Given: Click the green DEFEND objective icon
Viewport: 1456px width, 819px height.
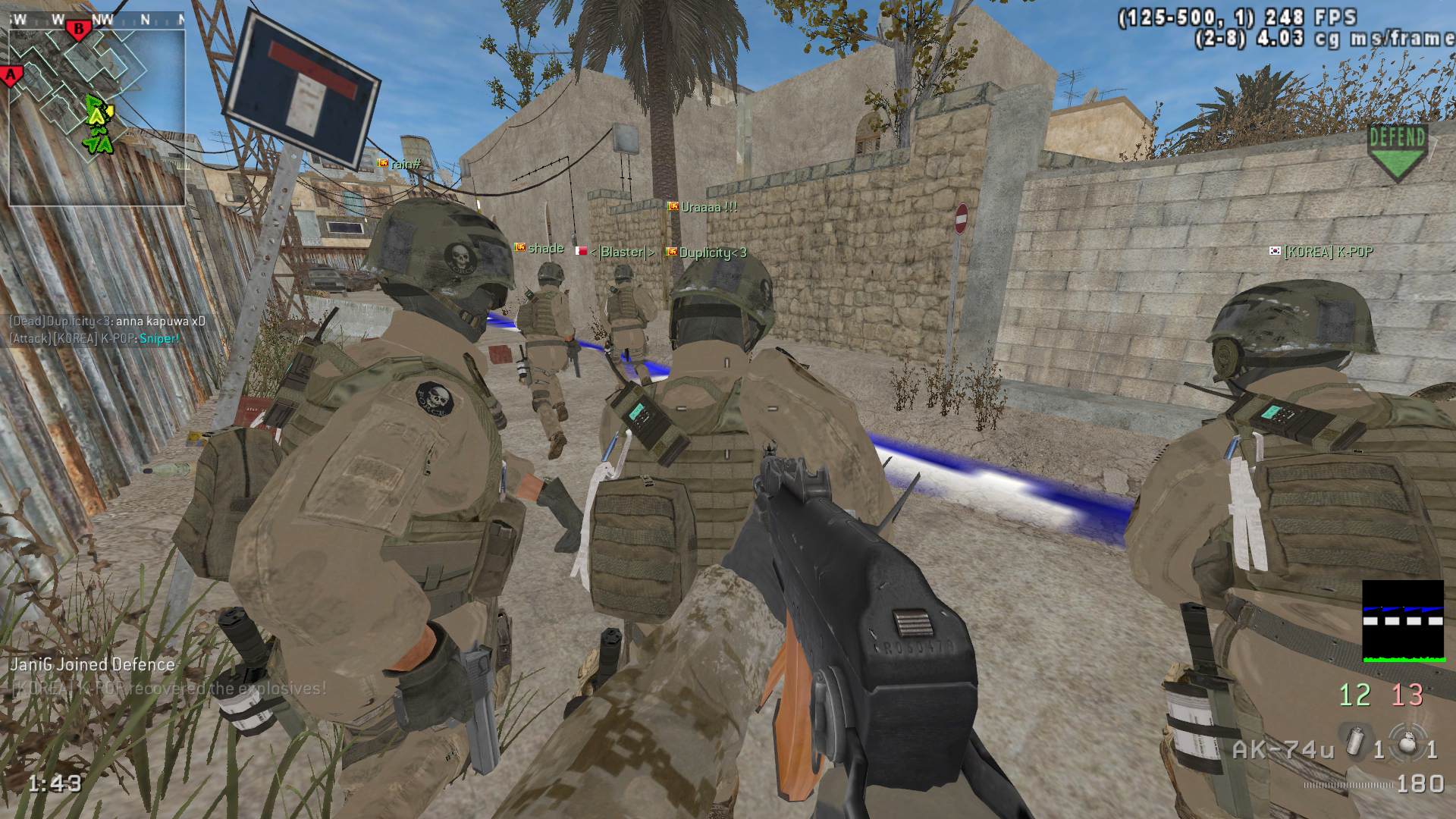Looking at the screenshot, I should tap(1398, 152).
